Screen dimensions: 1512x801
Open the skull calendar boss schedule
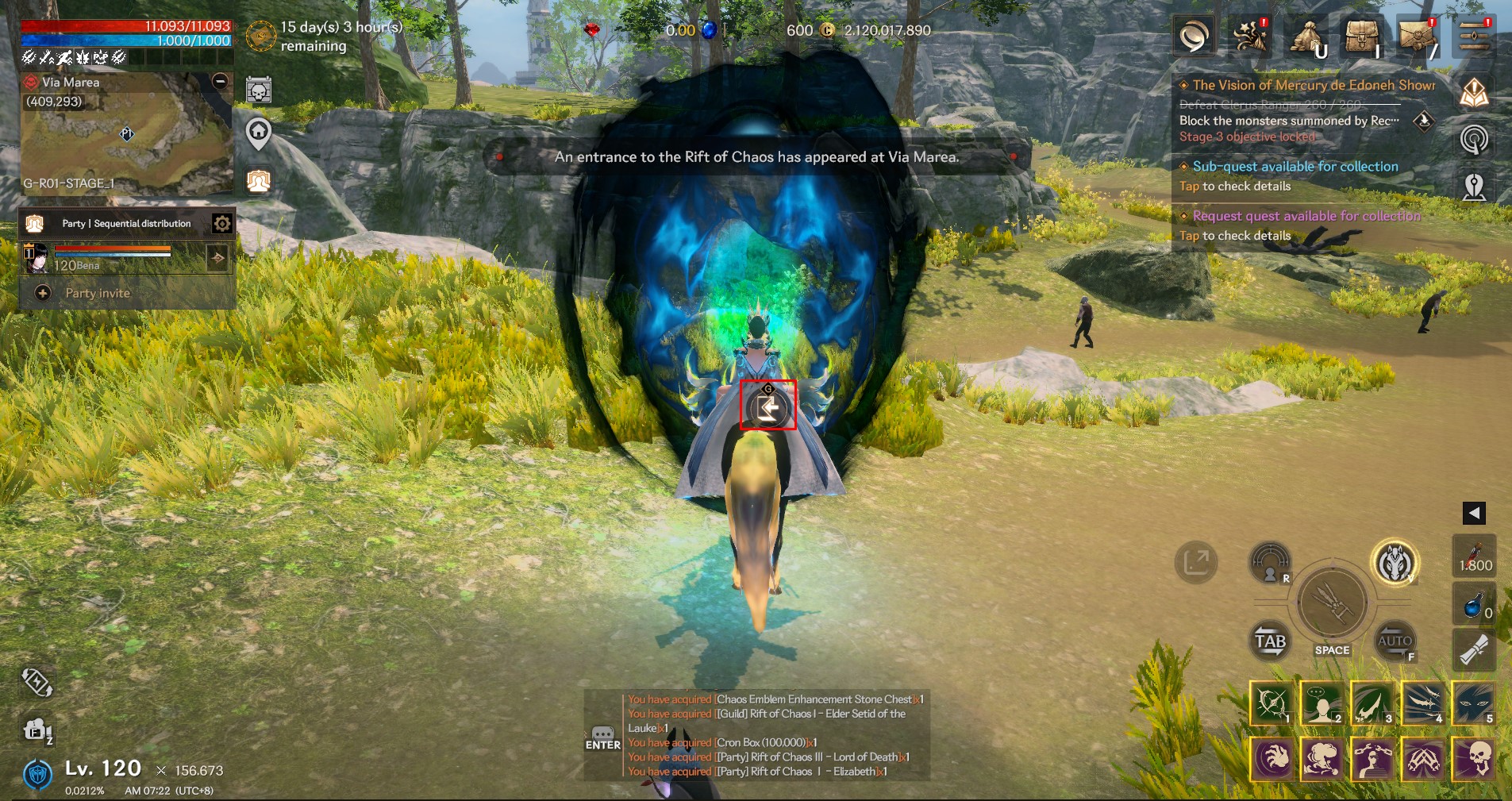click(259, 90)
